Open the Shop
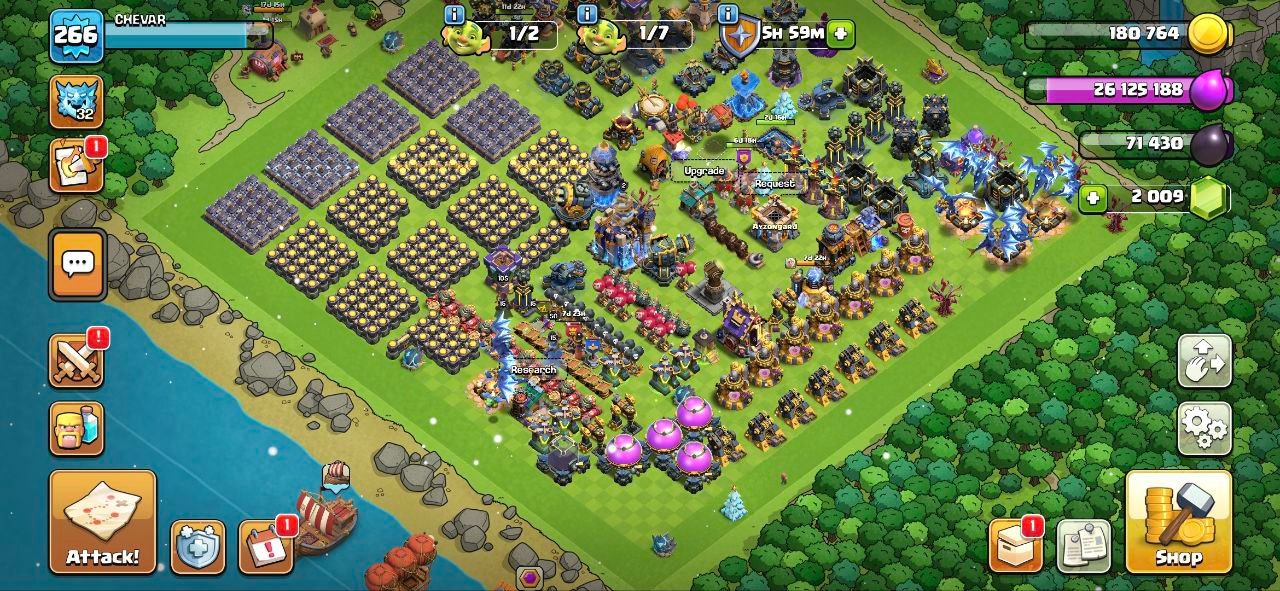1280x591 pixels. pyautogui.click(x=1178, y=521)
